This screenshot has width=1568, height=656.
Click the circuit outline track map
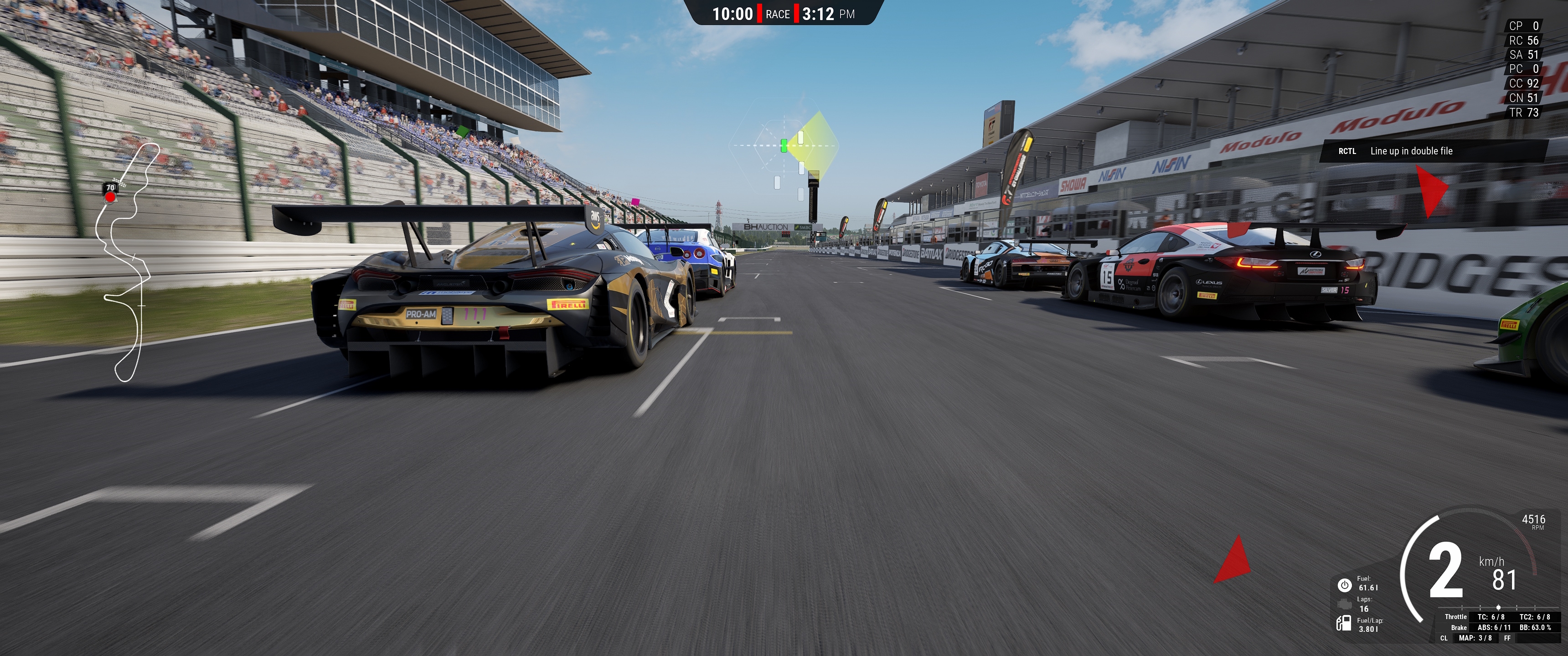click(x=127, y=261)
